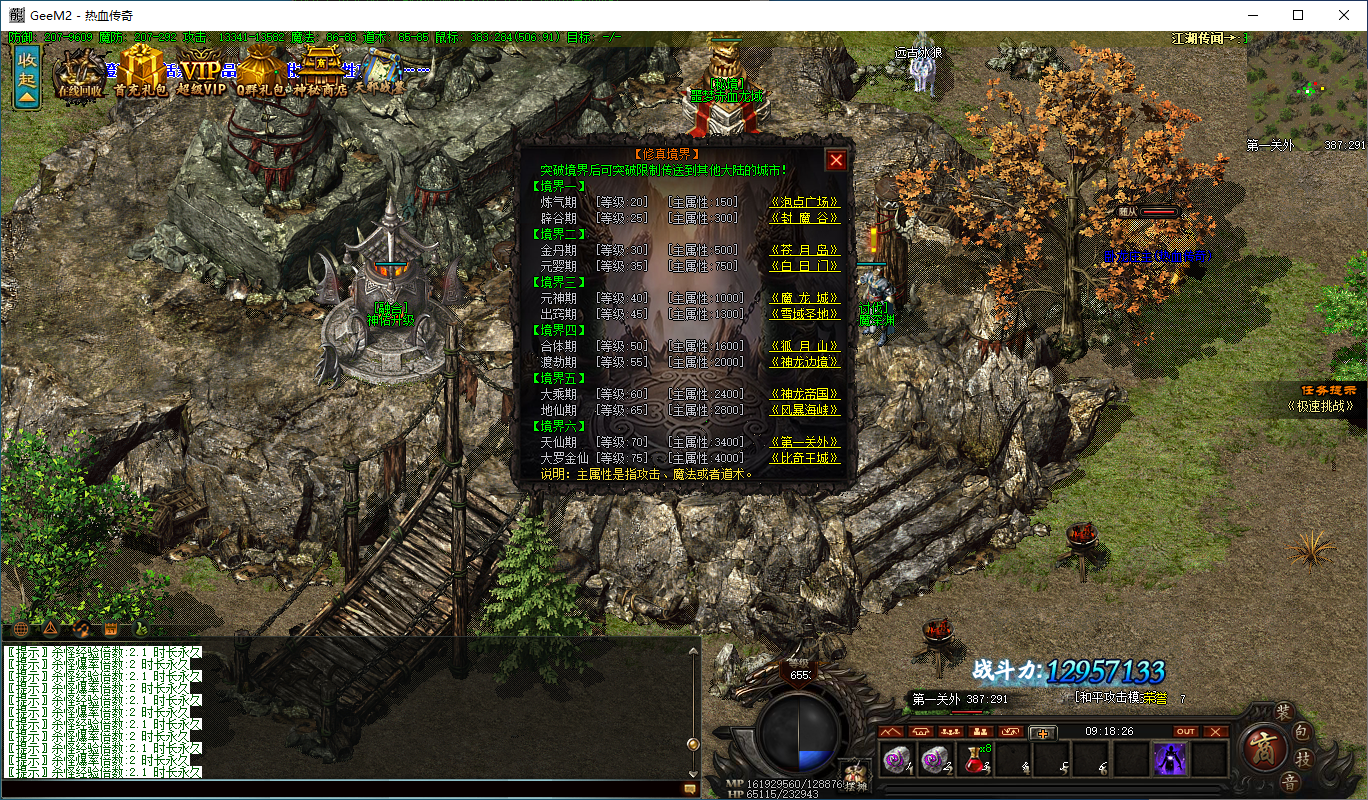Viewport: 1368px width, 800px height.
Task: Use the red potion hotbar slot
Action: click(973, 760)
